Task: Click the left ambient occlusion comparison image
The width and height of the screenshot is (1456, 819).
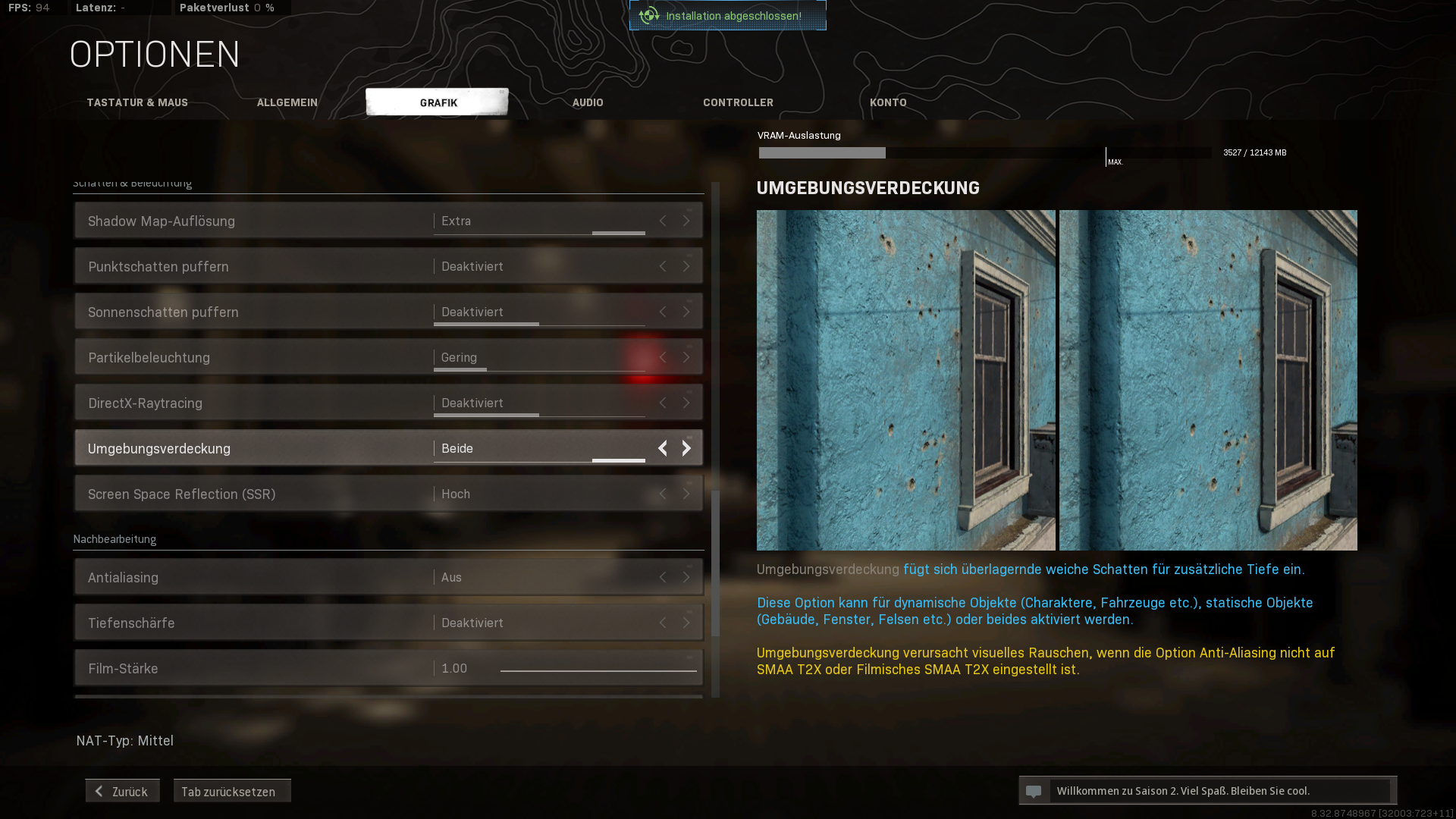Action: (x=905, y=380)
